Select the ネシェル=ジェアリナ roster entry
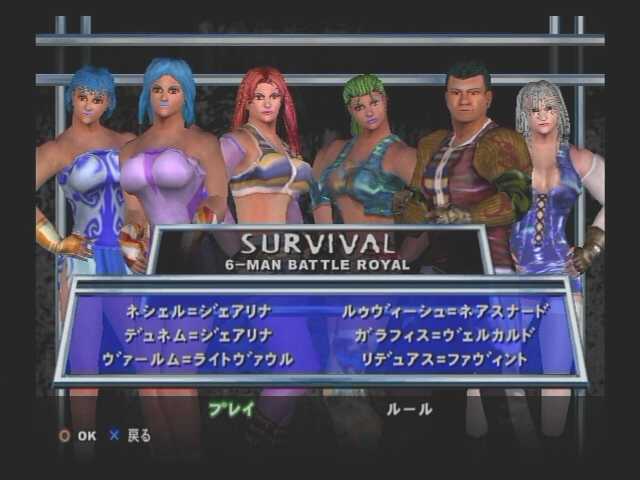The height and width of the screenshot is (480, 640). [199, 311]
